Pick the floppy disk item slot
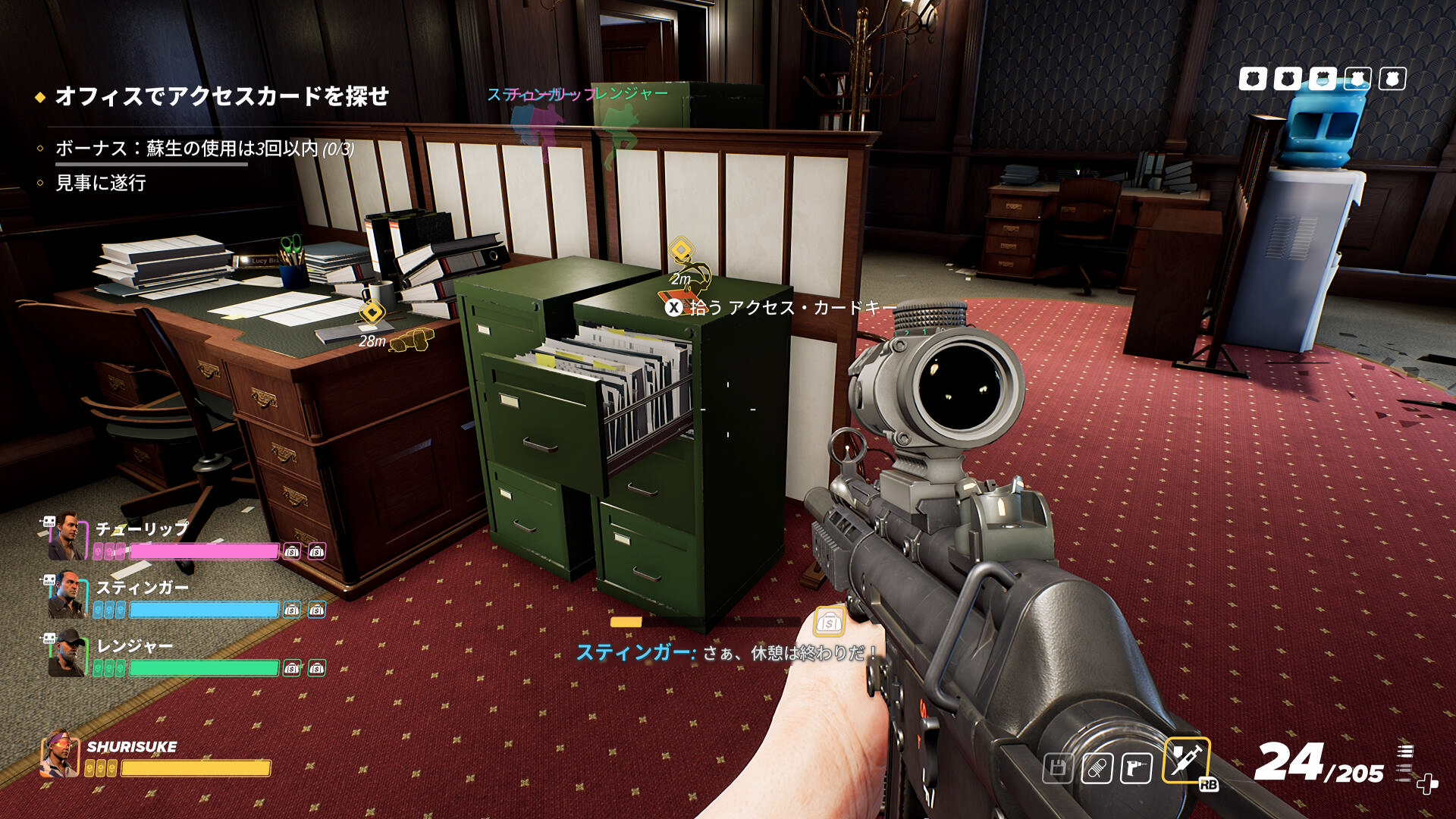 pyautogui.click(x=1058, y=768)
